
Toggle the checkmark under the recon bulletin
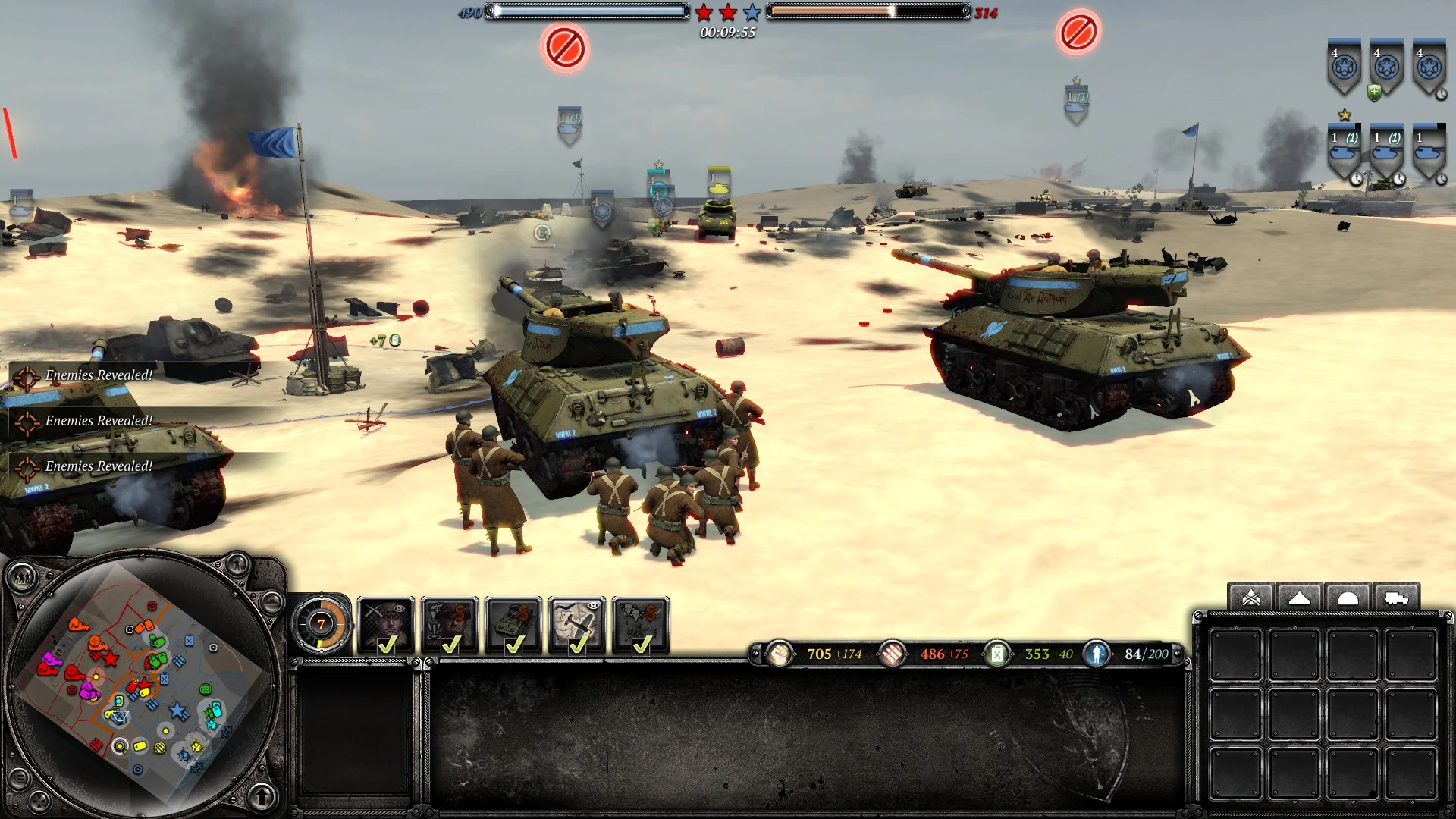pyautogui.click(x=579, y=645)
